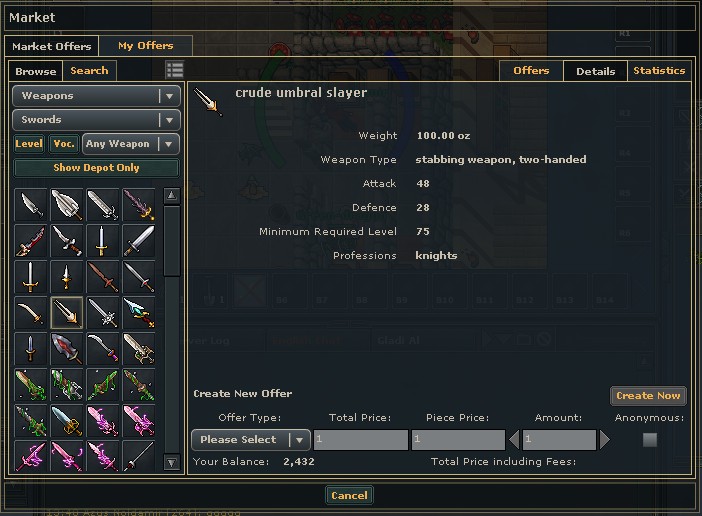This screenshot has width=702, height=516.
Task: Open the Statistics tab
Action: pos(659,71)
